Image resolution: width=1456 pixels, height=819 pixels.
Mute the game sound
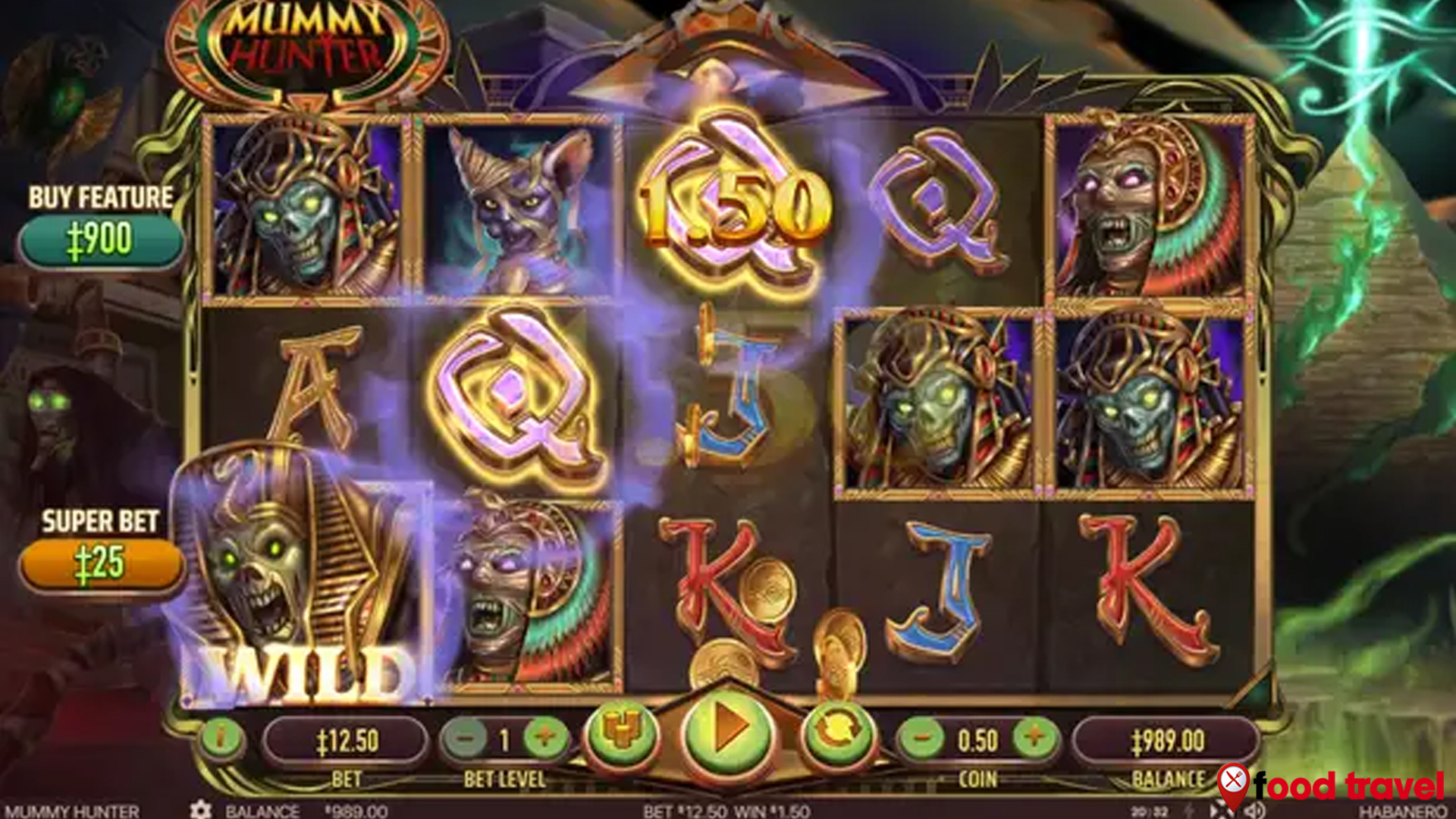(1255, 810)
